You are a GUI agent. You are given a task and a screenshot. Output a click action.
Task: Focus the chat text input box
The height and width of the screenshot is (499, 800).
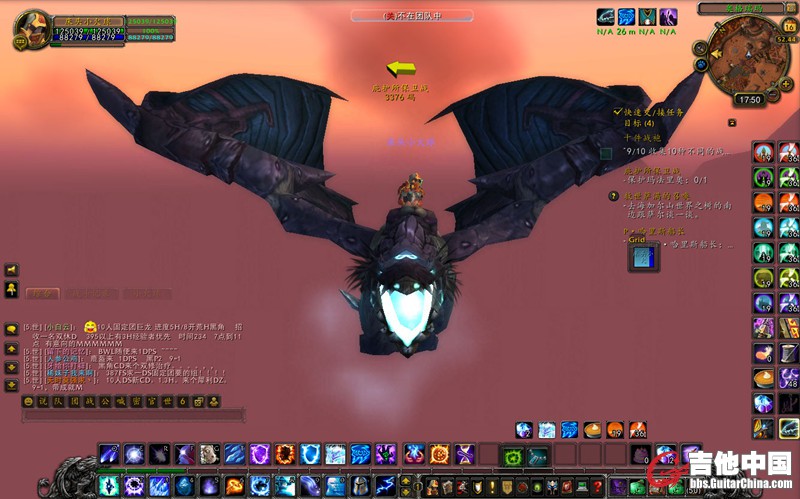[x=130, y=415]
